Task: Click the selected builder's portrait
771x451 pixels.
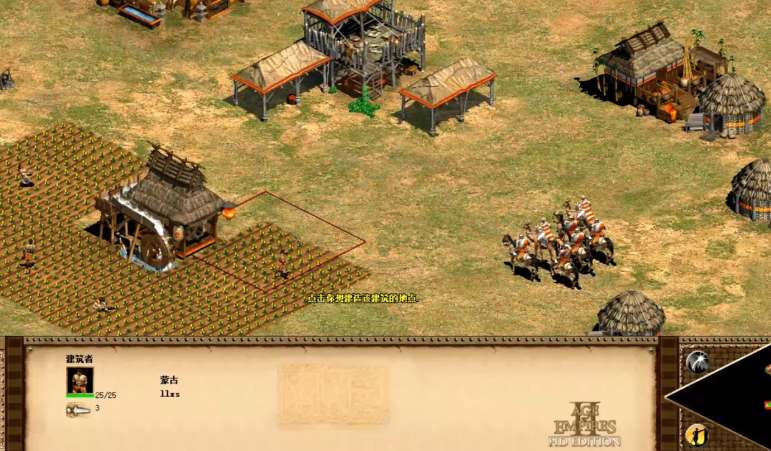Action: coord(80,380)
